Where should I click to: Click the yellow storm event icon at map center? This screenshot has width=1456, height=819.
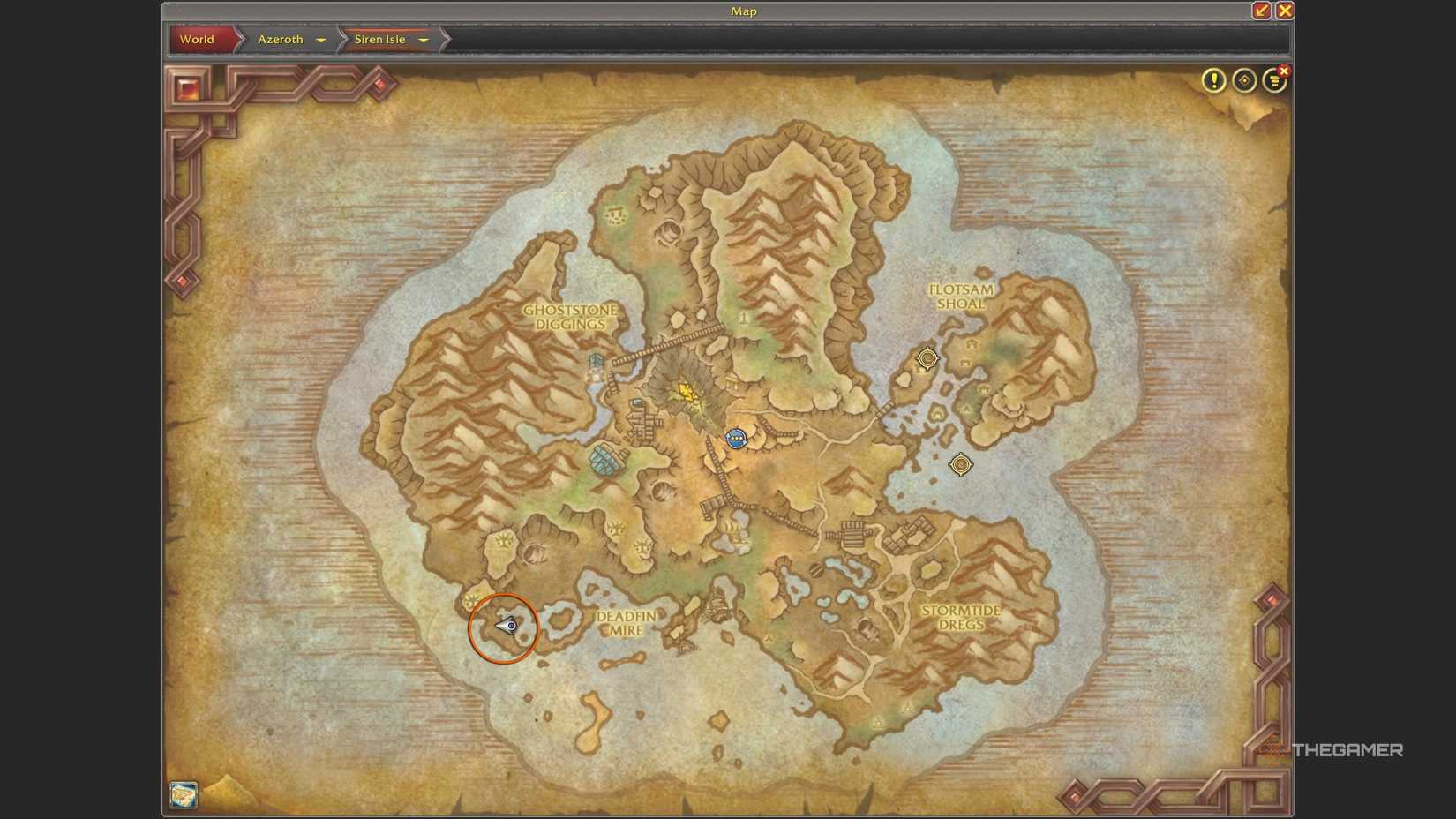[687, 390]
